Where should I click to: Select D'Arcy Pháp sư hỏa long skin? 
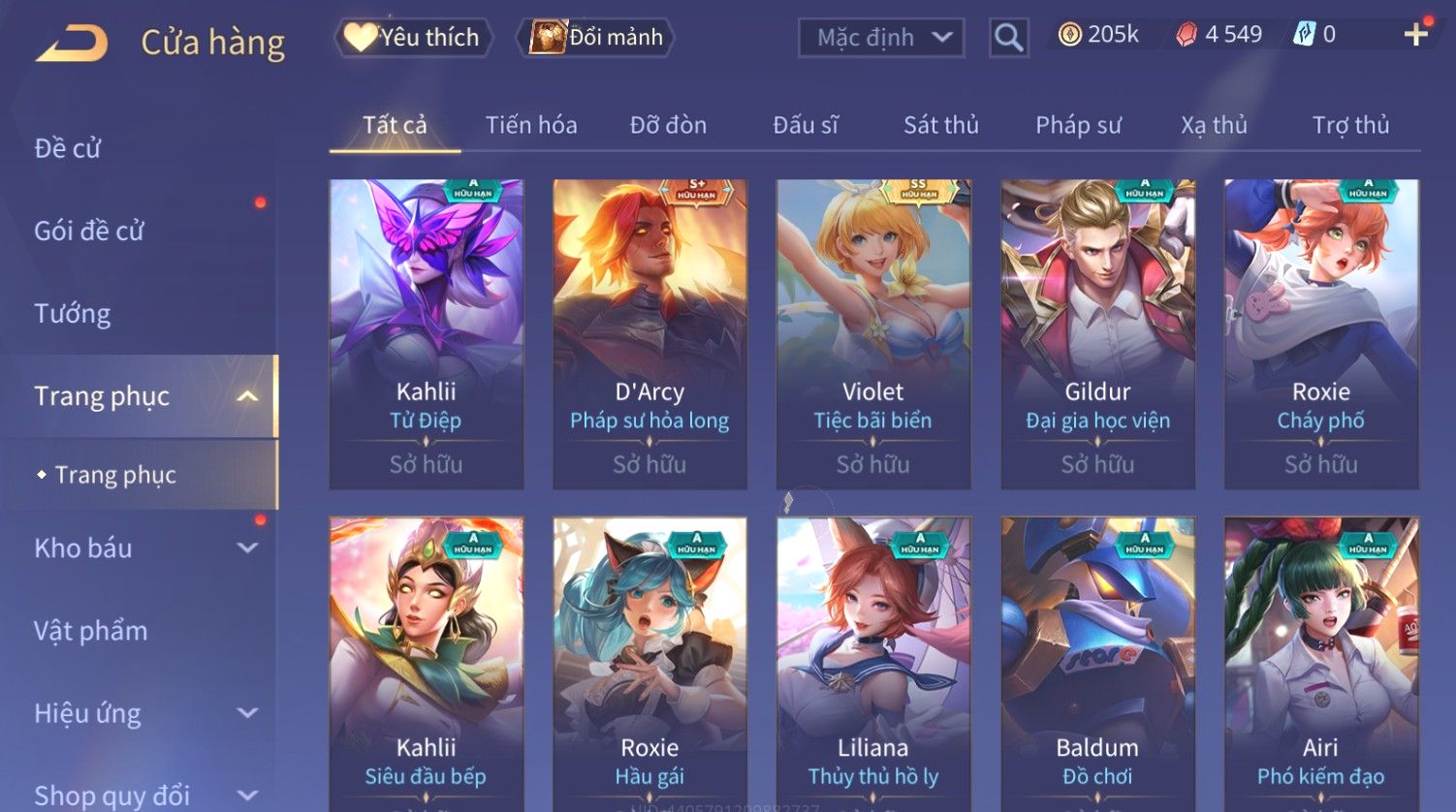649,333
